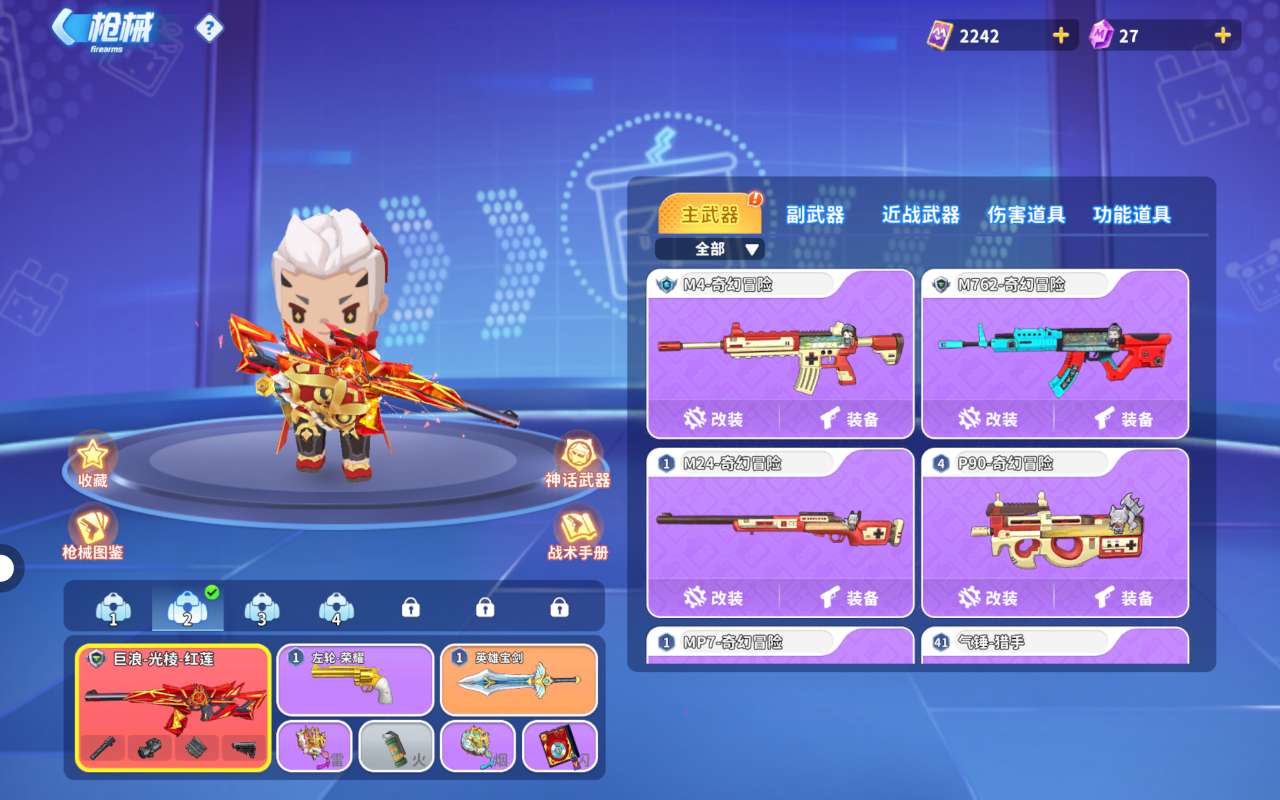The height and width of the screenshot is (800, 1280).
Task: Select loadout backpack number 3
Action: (x=261, y=608)
